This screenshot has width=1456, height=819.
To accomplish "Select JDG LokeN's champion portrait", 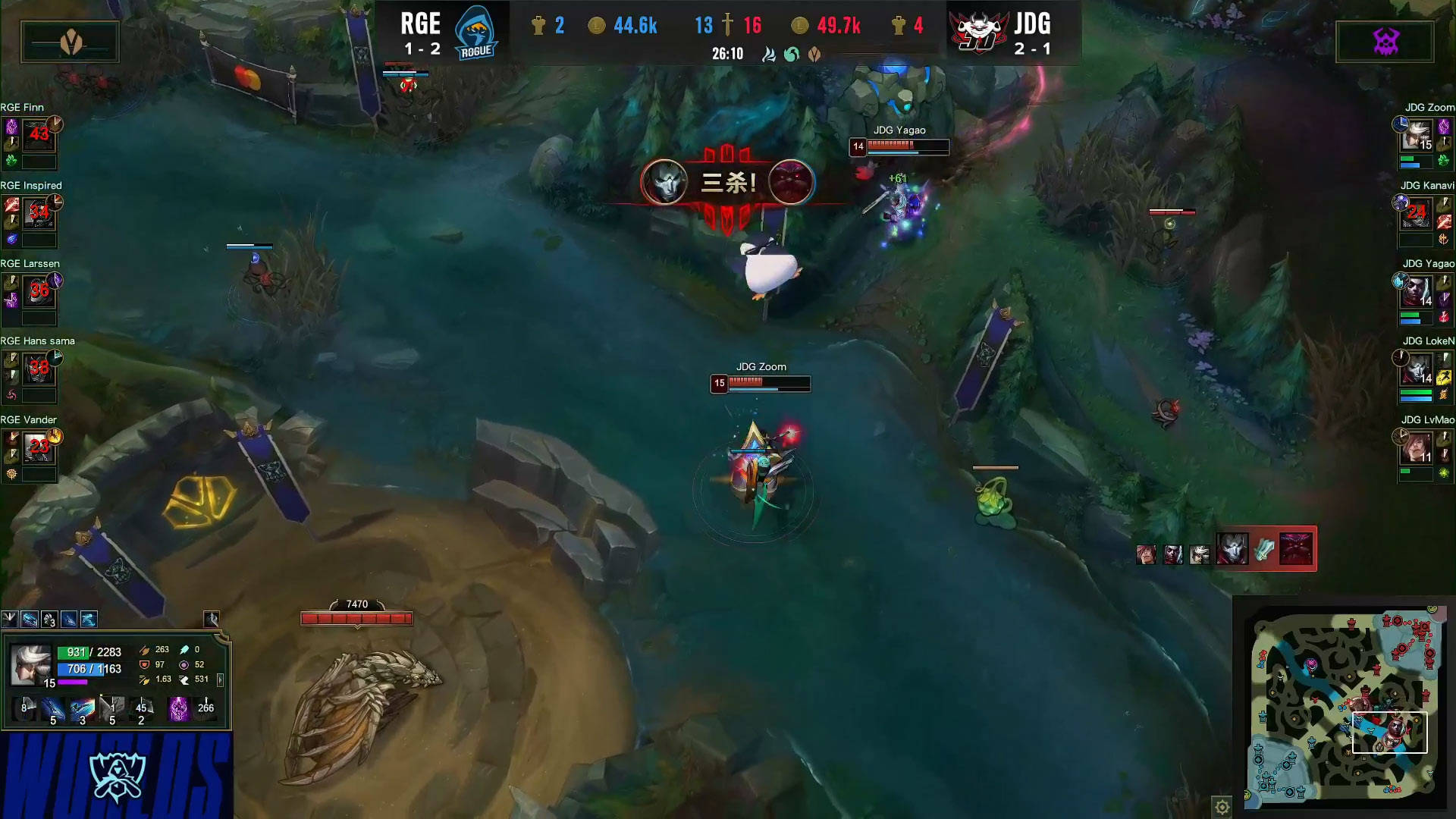I will pos(1417,369).
